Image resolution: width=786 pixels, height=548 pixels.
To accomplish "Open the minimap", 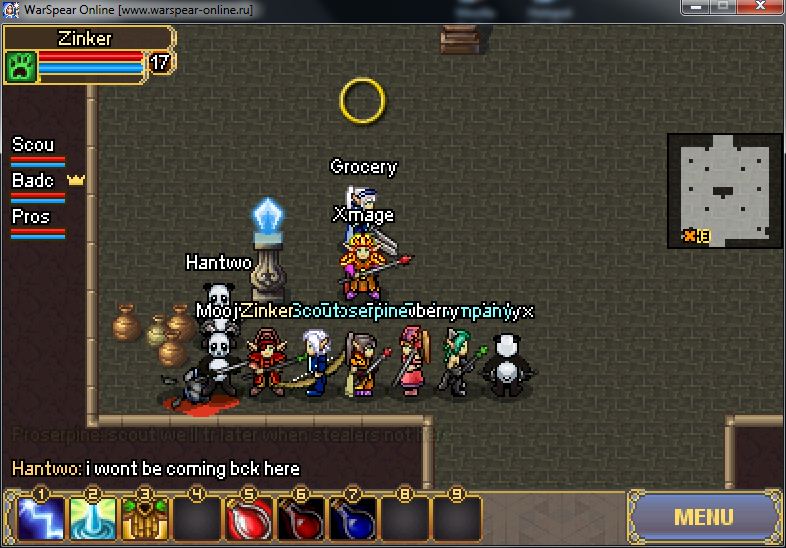I will (724, 190).
